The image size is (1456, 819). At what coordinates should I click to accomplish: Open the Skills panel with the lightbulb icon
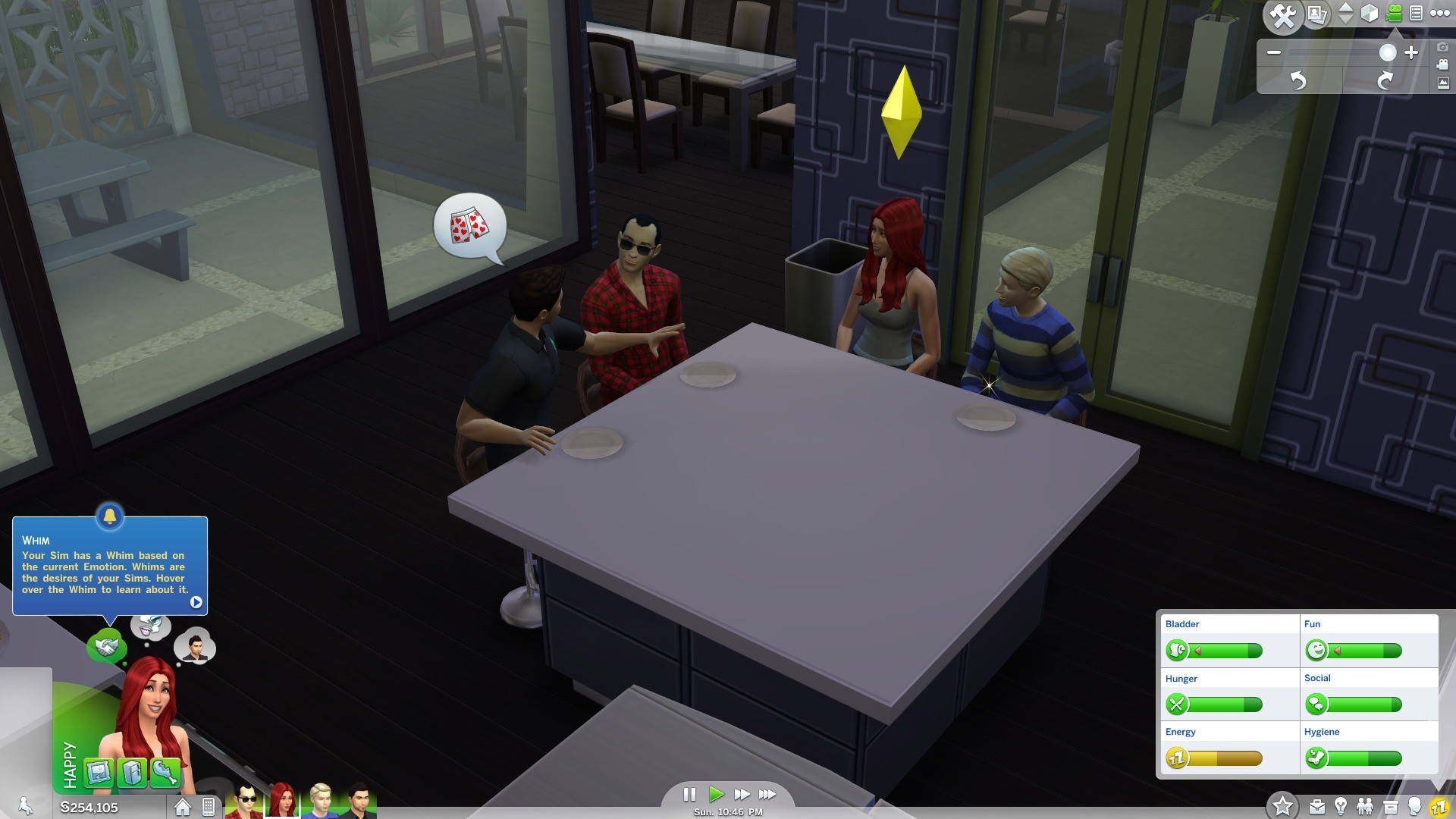point(1341,807)
